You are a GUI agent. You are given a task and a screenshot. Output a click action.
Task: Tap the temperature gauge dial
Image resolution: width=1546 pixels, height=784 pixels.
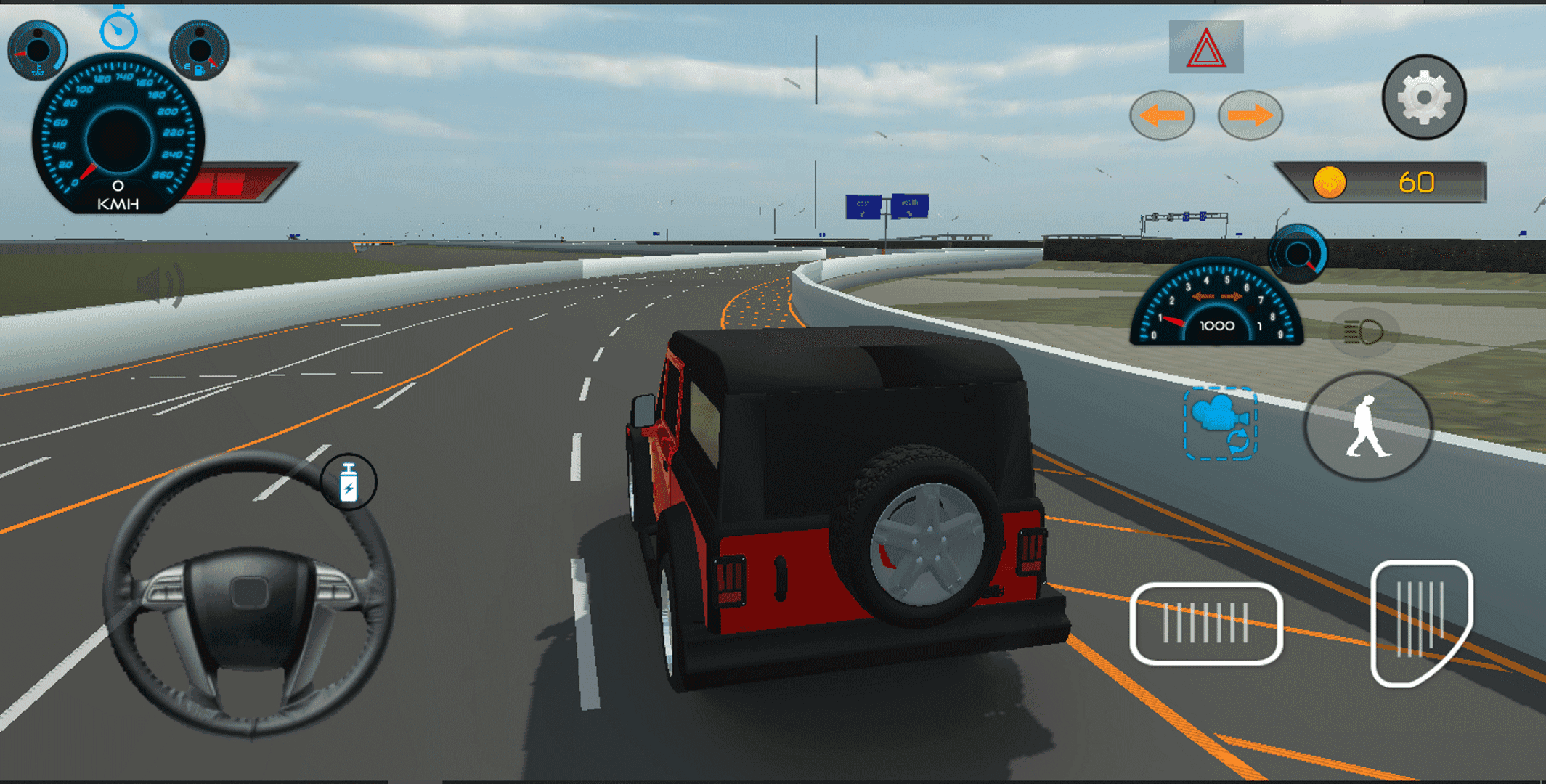[38, 47]
